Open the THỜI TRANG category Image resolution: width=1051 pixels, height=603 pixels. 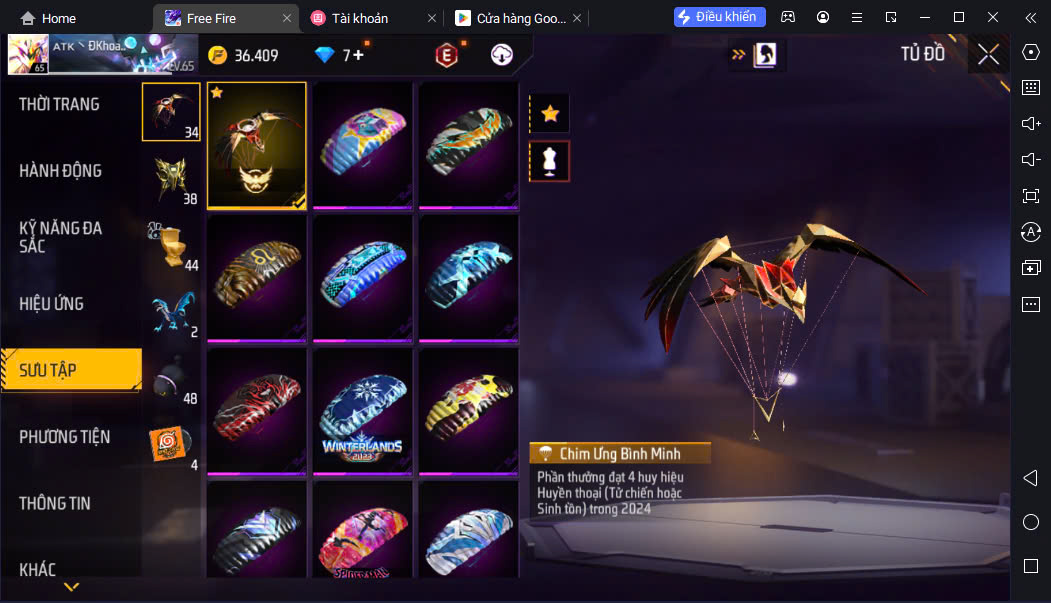[59, 104]
